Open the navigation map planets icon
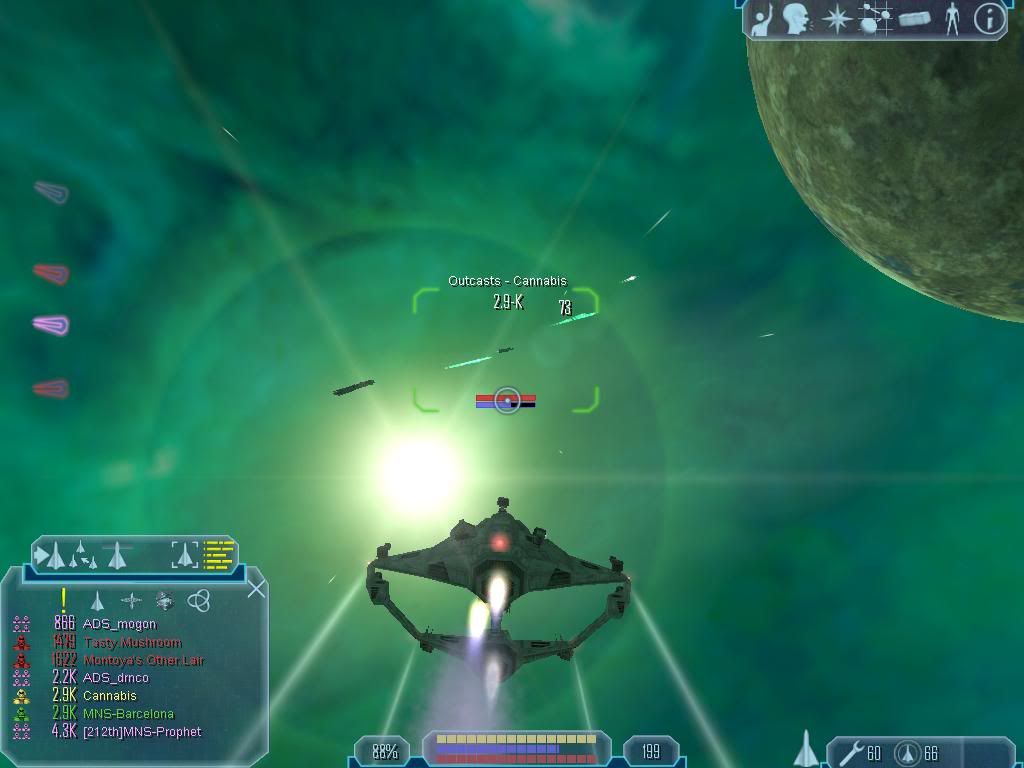 tap(876, 18)
